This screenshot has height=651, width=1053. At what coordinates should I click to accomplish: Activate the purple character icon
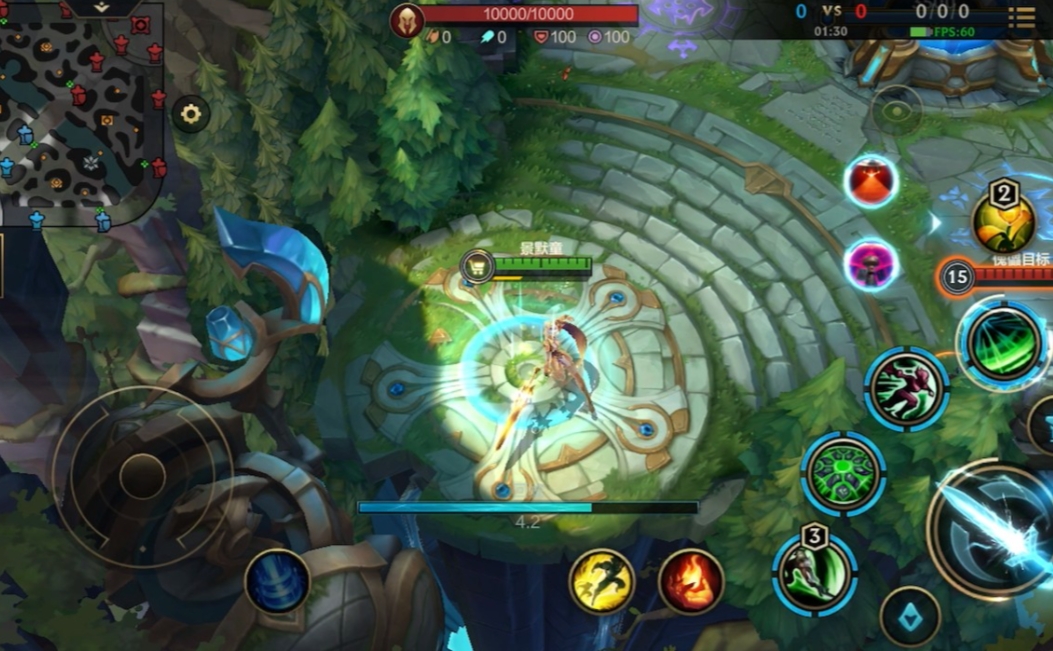pos(870,265)
